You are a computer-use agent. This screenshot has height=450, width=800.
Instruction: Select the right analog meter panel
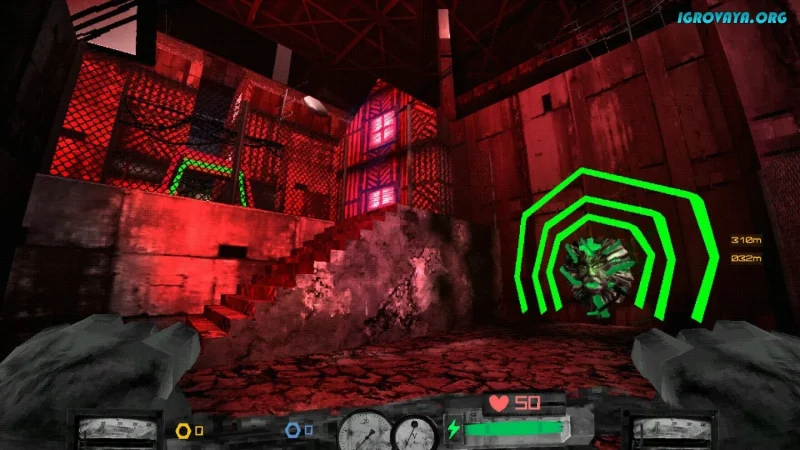coord(665,430)
